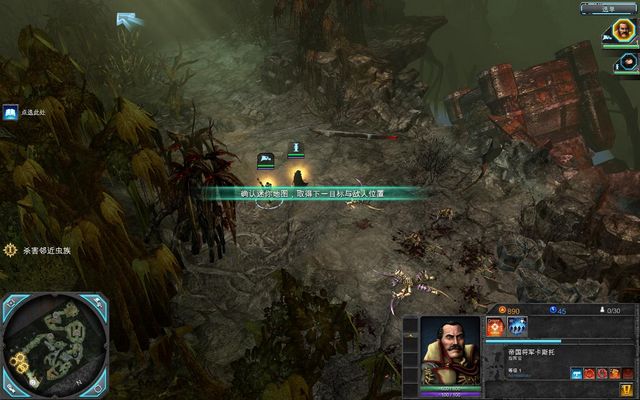The height and width of the screenshot is (400, 640).
Task: Click the minimap's top-right corner button
Action: tap(97, 301)
